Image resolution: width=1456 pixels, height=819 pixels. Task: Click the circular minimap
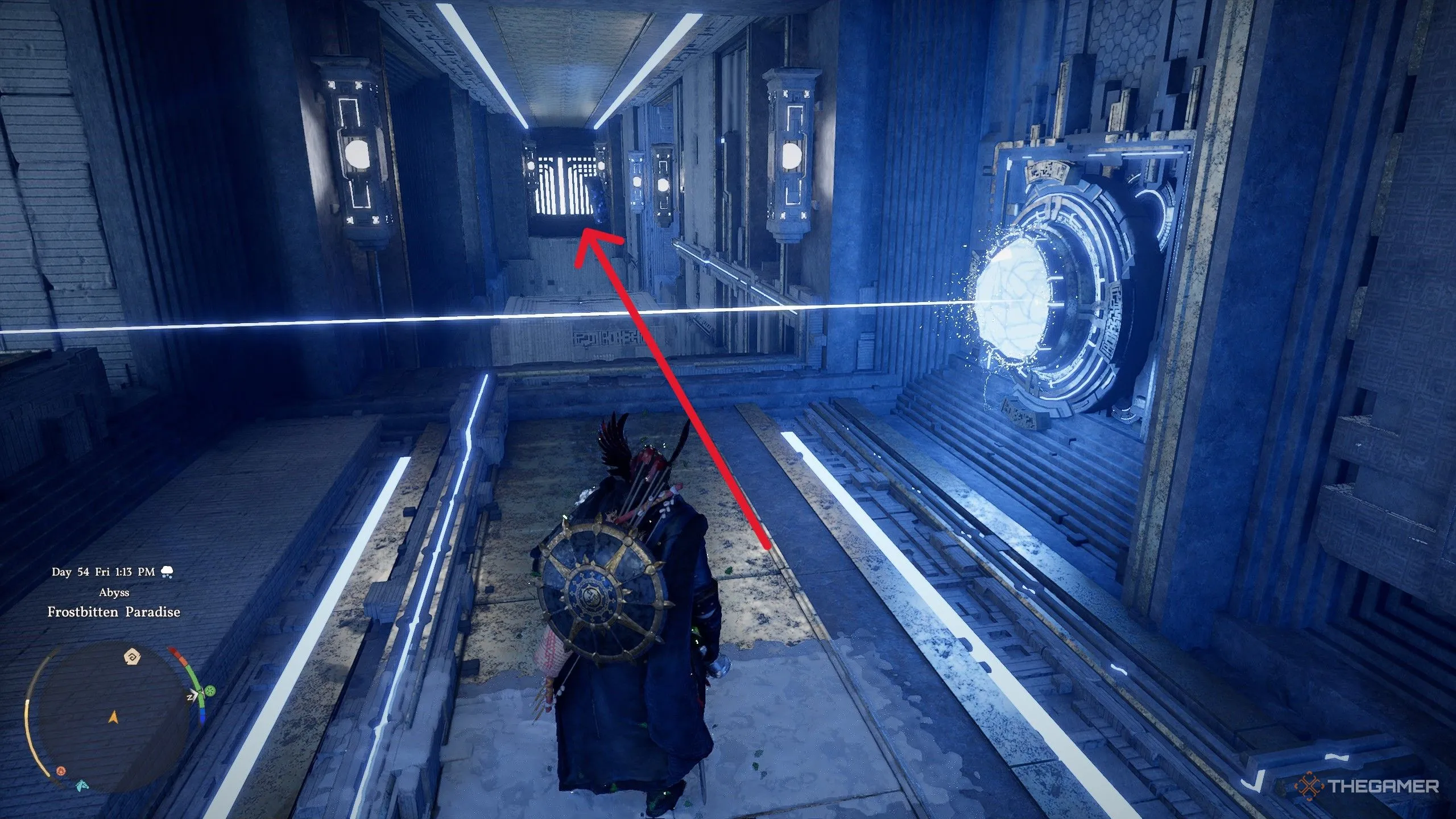(114, 718)
